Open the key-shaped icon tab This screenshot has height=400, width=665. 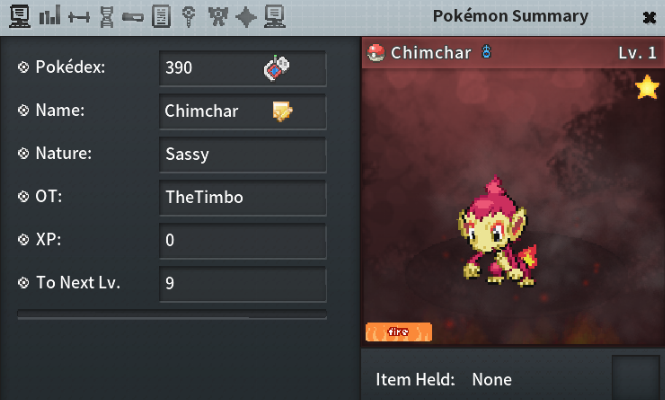(188, 16)
